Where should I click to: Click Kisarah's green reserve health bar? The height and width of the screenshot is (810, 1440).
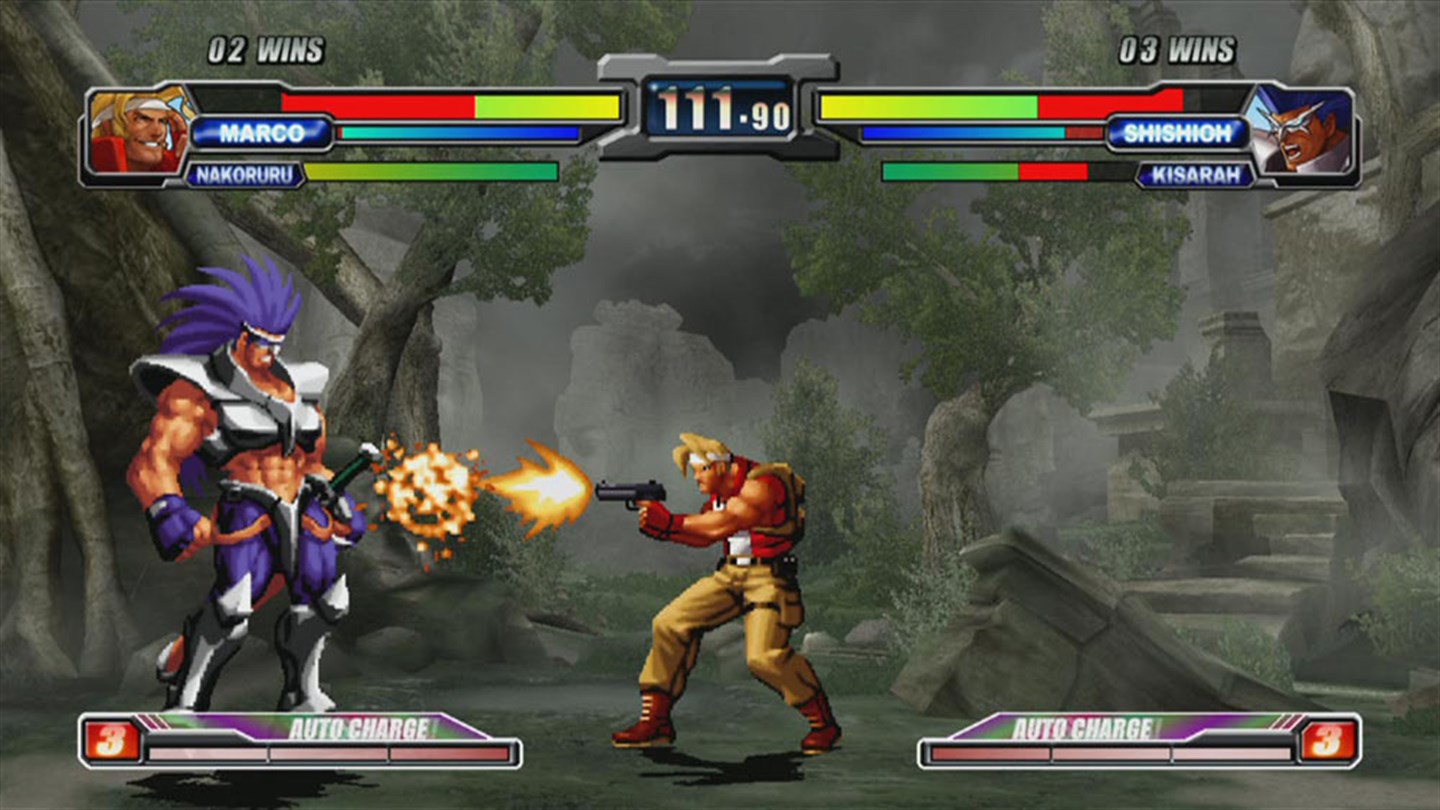click(950, 170)
